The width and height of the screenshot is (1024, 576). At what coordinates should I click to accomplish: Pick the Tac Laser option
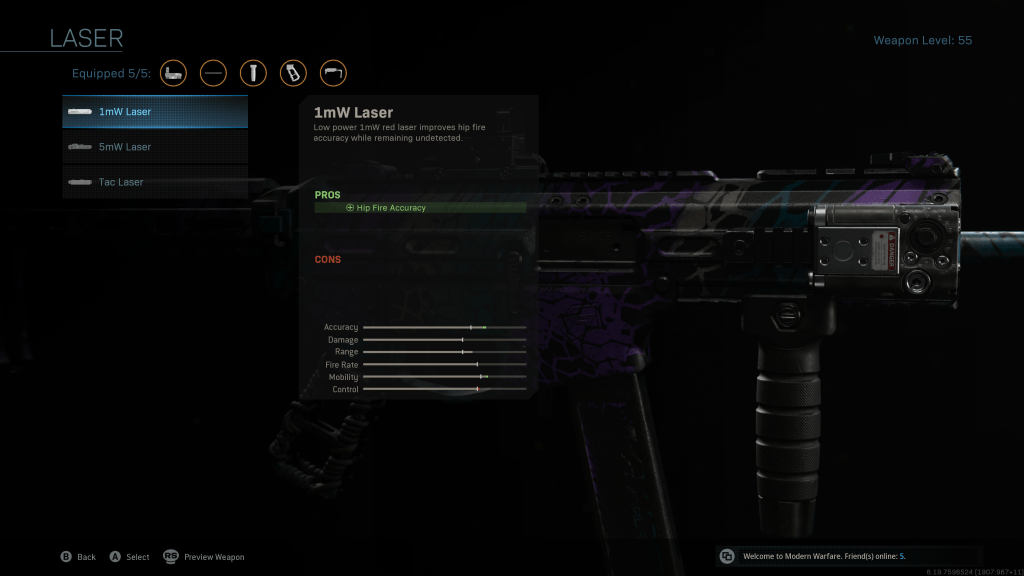155,182
